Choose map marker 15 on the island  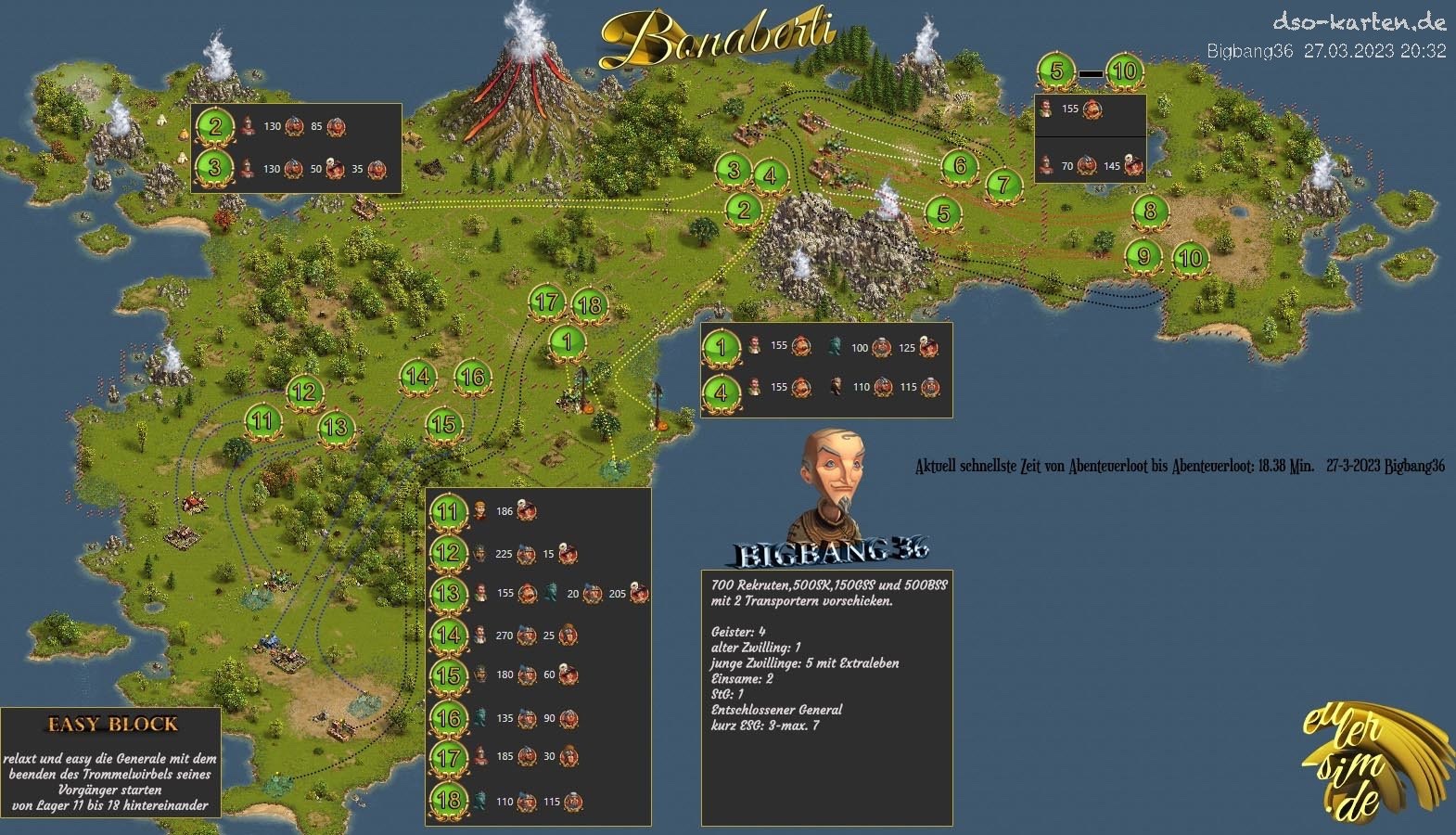coord(444,425)
